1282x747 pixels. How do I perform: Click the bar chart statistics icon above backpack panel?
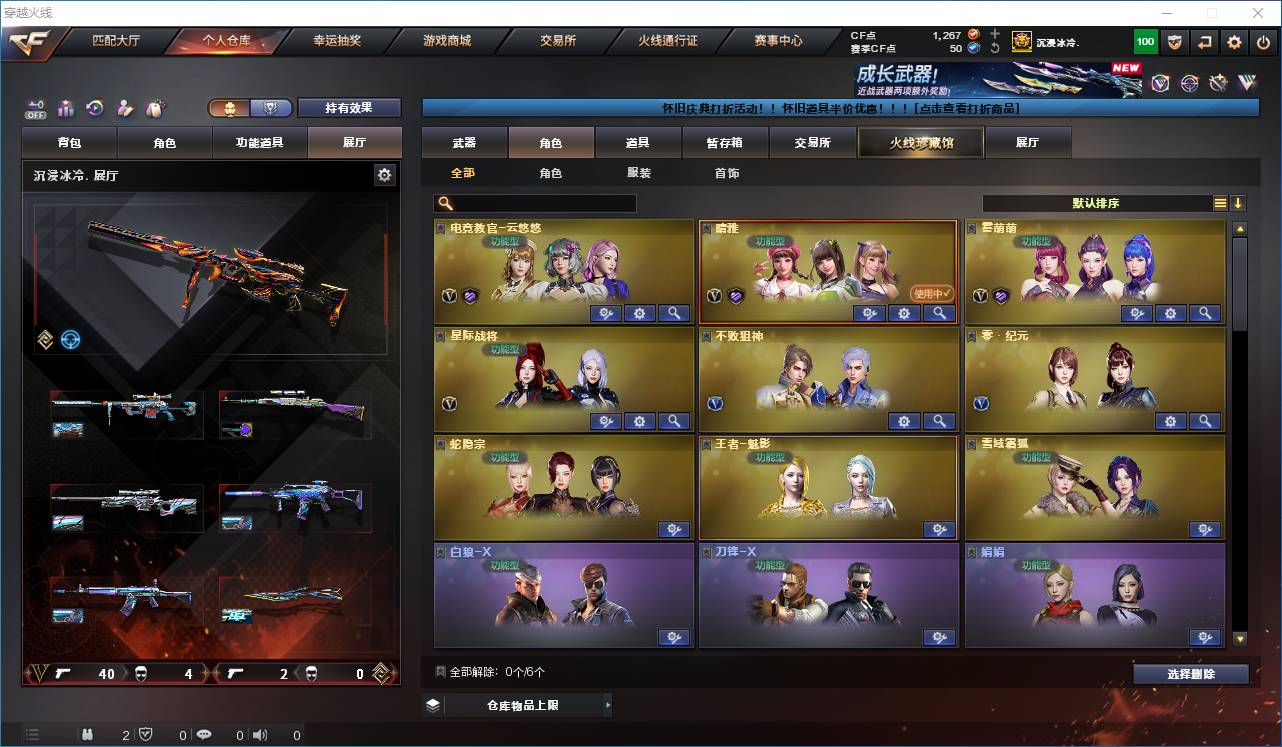(65, 107)
